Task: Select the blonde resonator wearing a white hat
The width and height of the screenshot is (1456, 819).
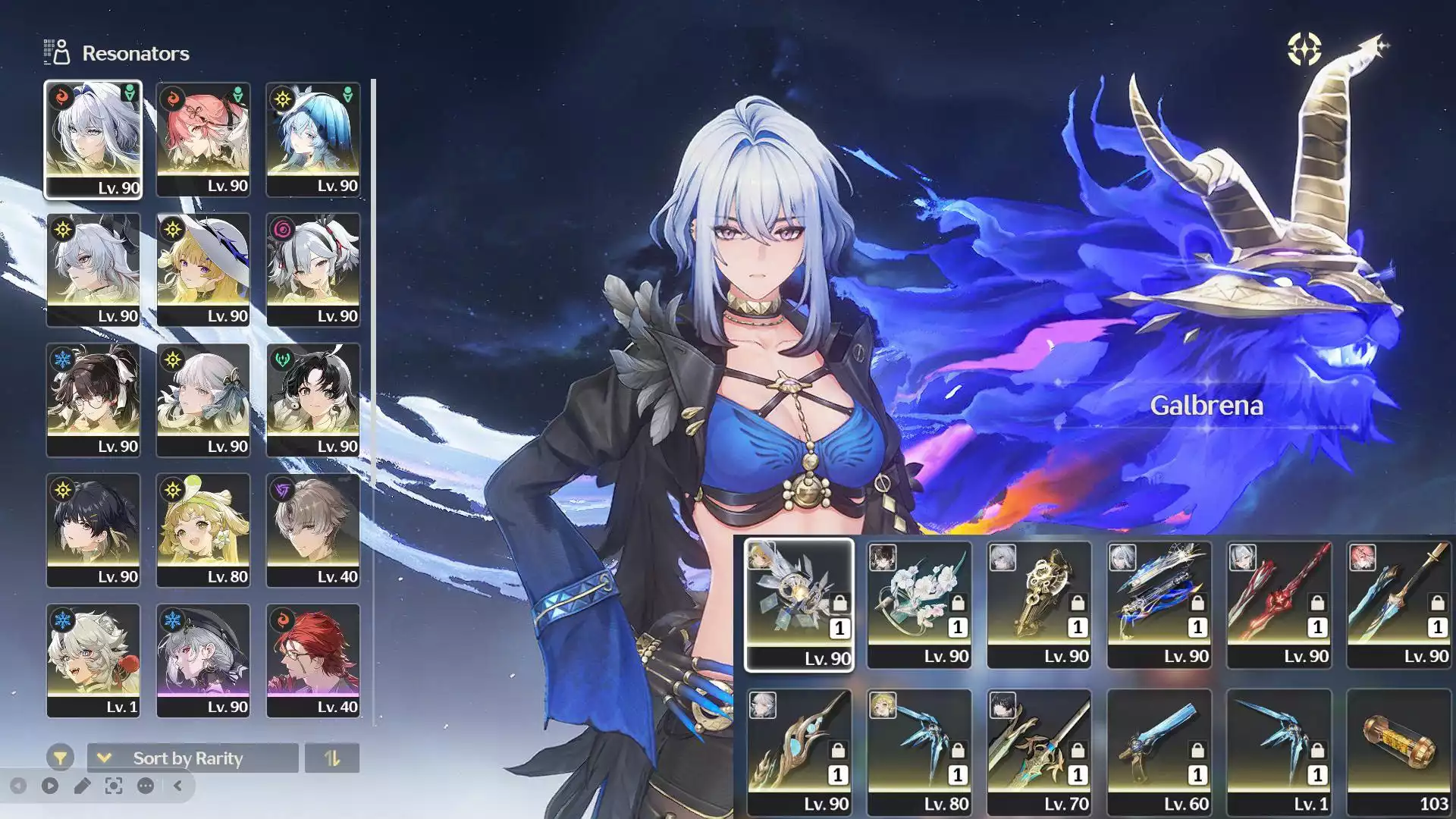Action: (x=202, y=270)
